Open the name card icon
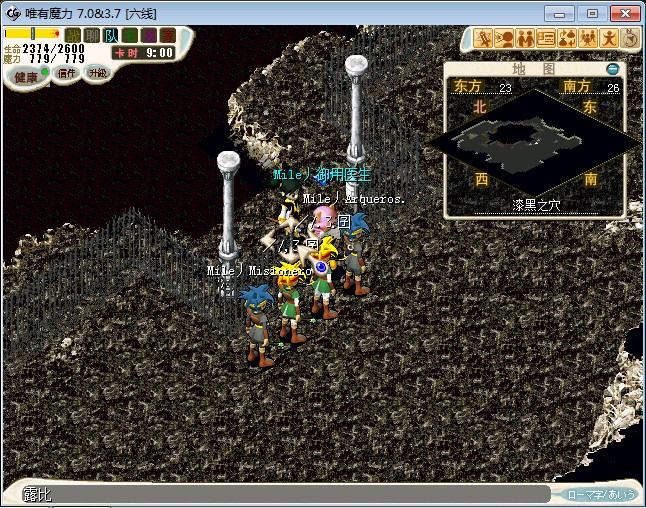The image size is (646, 508). coord(546,38)
